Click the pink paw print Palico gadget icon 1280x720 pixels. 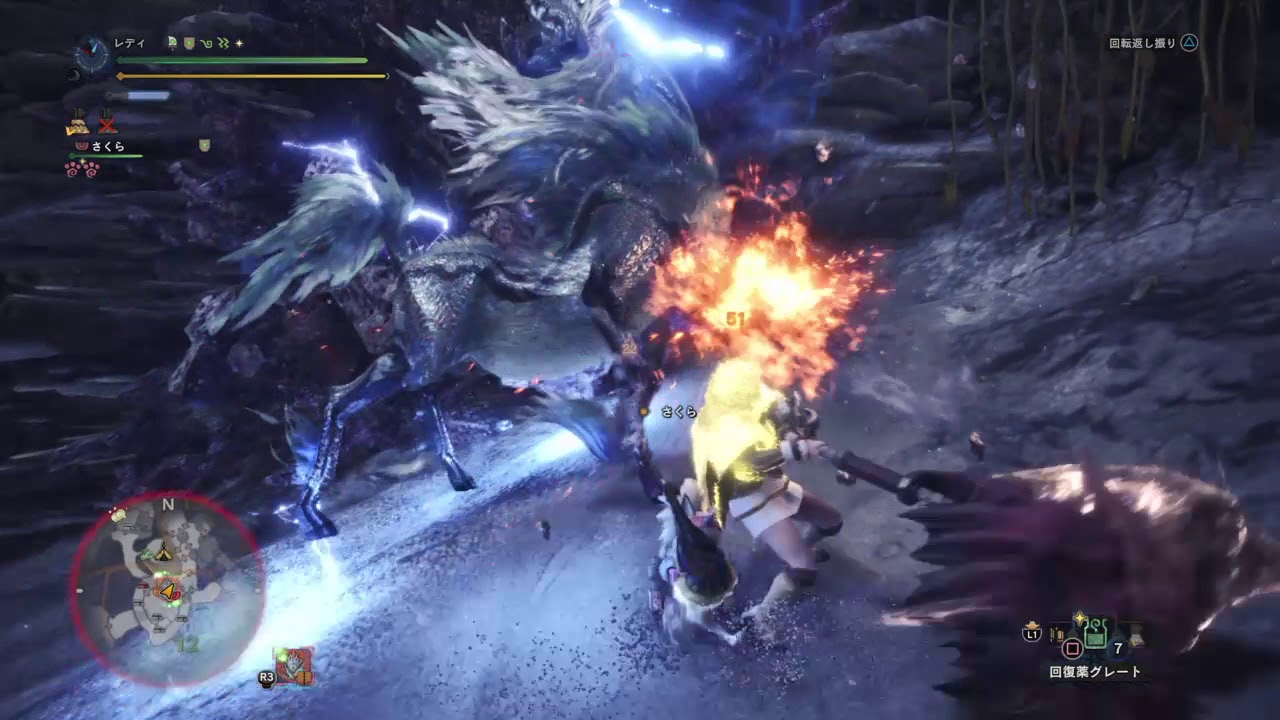click(82, 168)
